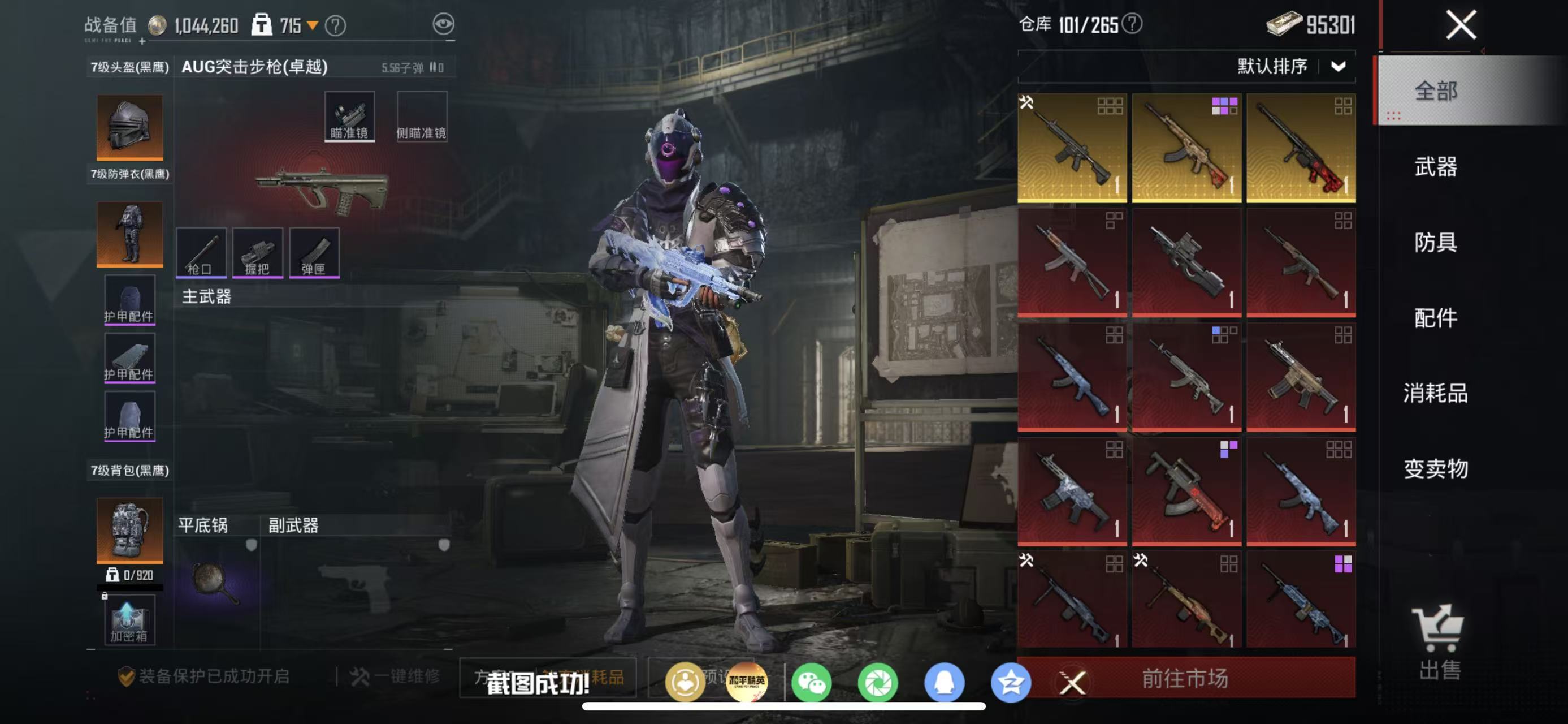Switch to the 全部 category tab

coord(1435,91)
